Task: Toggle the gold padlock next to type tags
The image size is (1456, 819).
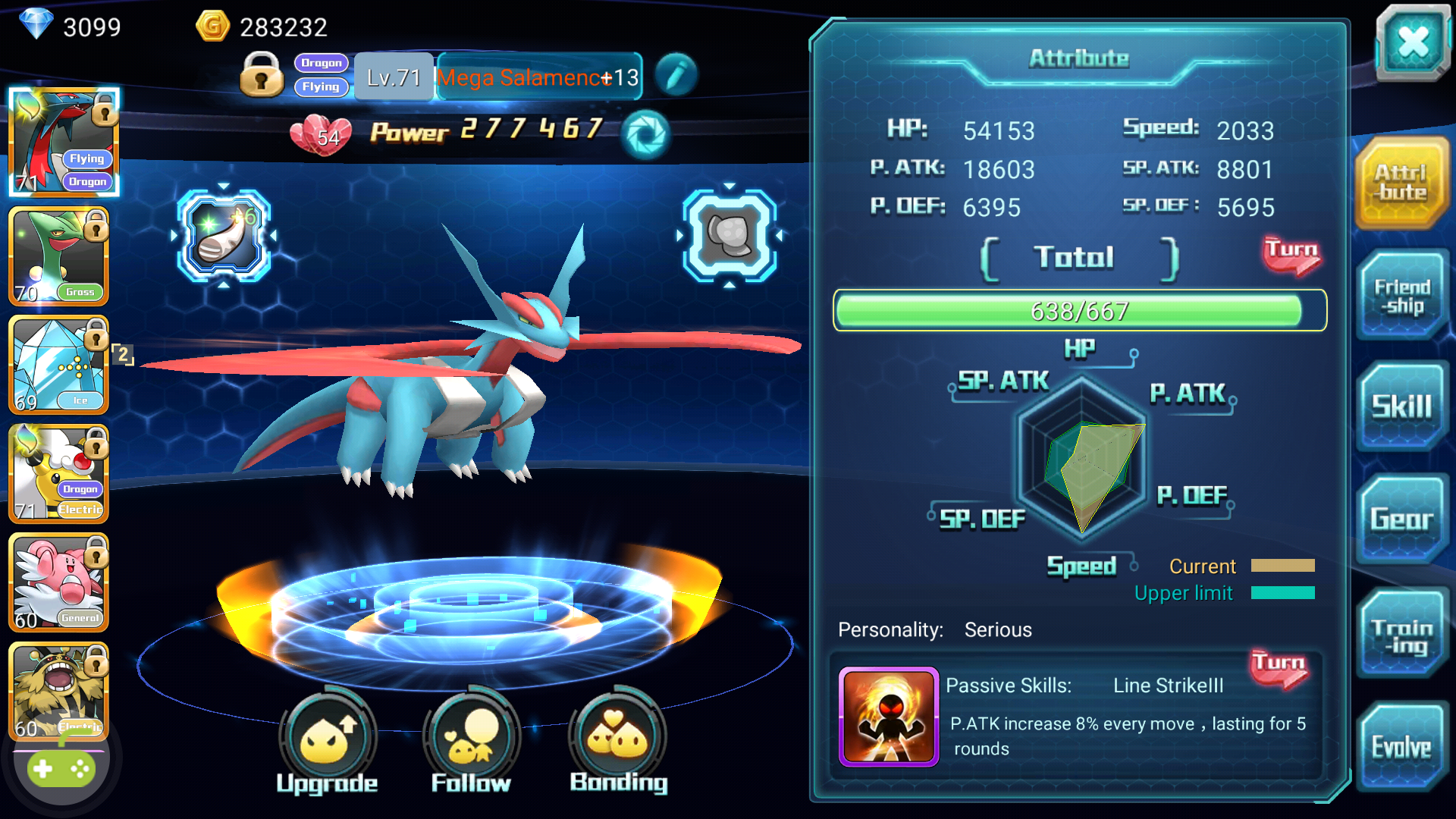Action: (x=262, y=75)
